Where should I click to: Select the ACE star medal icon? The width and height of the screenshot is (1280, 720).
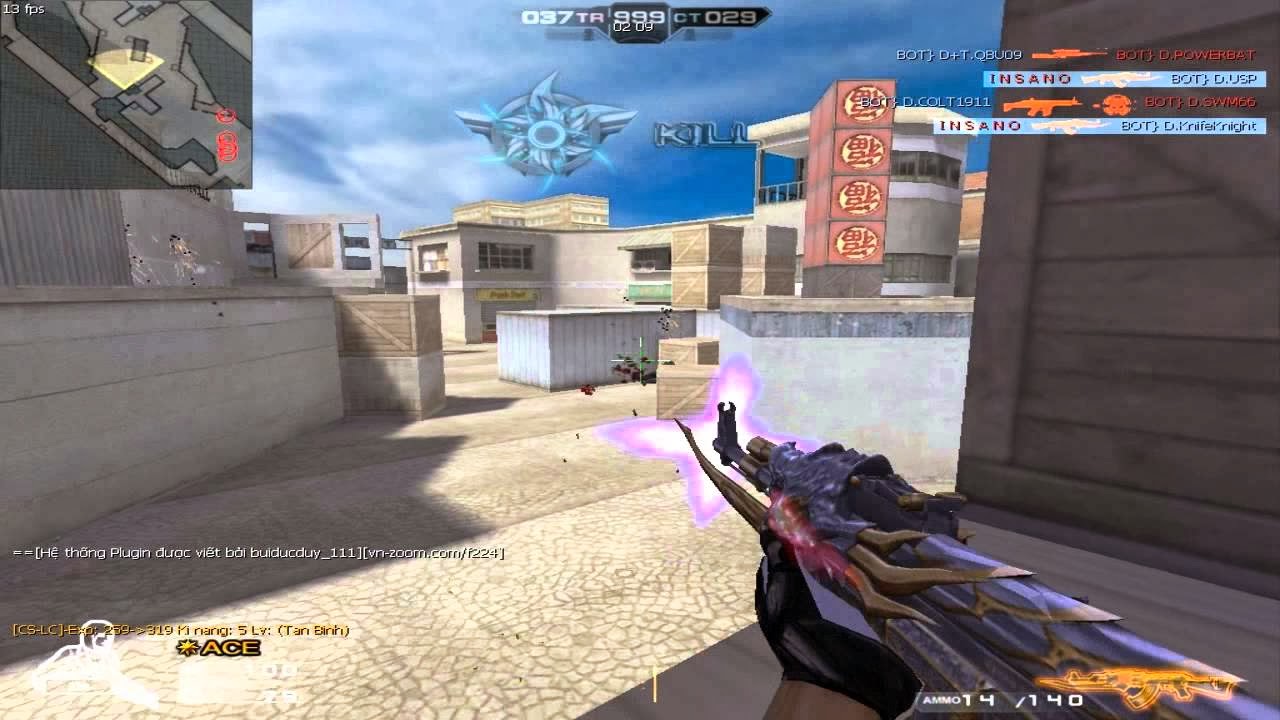pyautogui.click(x=185, y=648)
